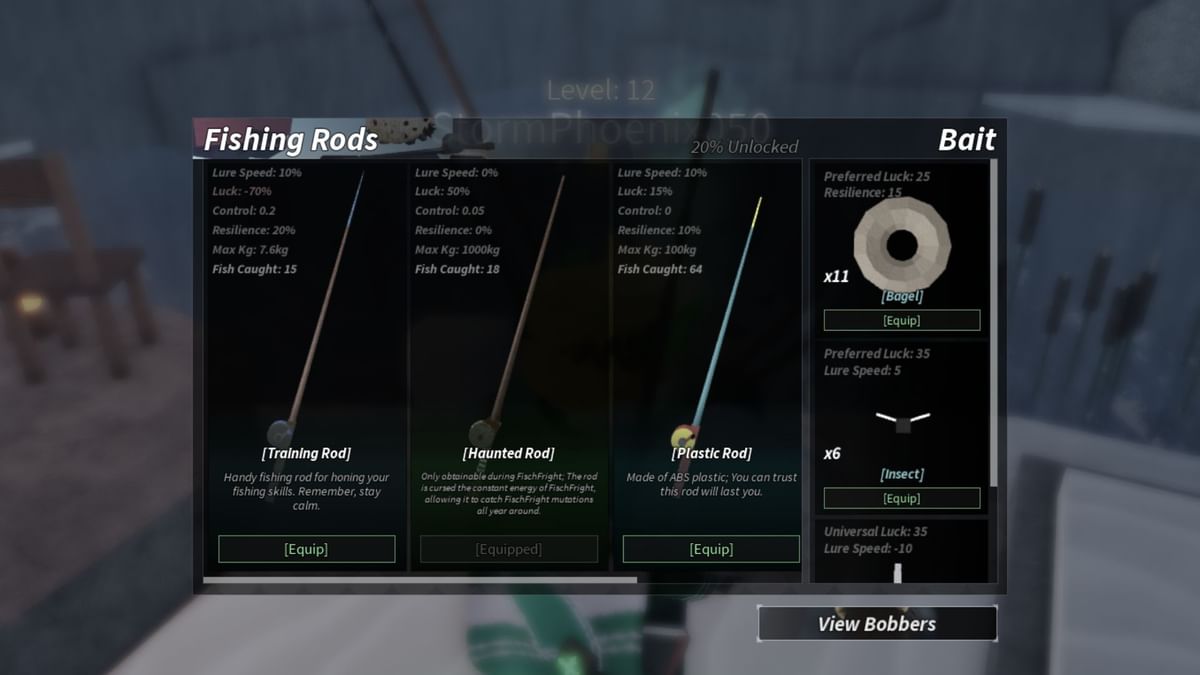Image resolution: width=1200 pixels, height=675 pixels.
Task: Choose the Bagel bait picture
Action: click(x=901, y=243)
